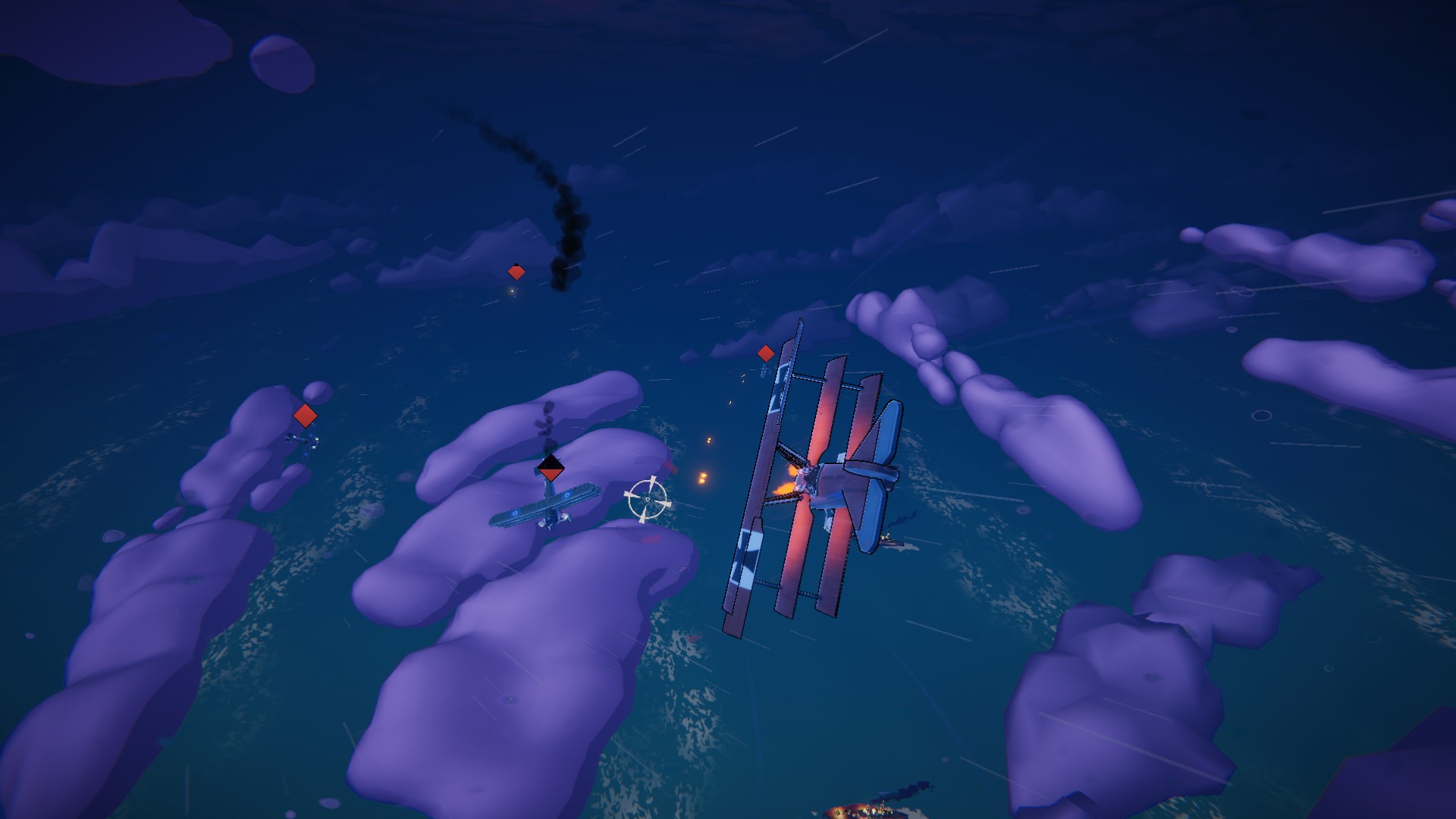Viewport: 1456px width, 819px height.
Task: Click the distant plane under the left marker
Action: pos(300,440)
